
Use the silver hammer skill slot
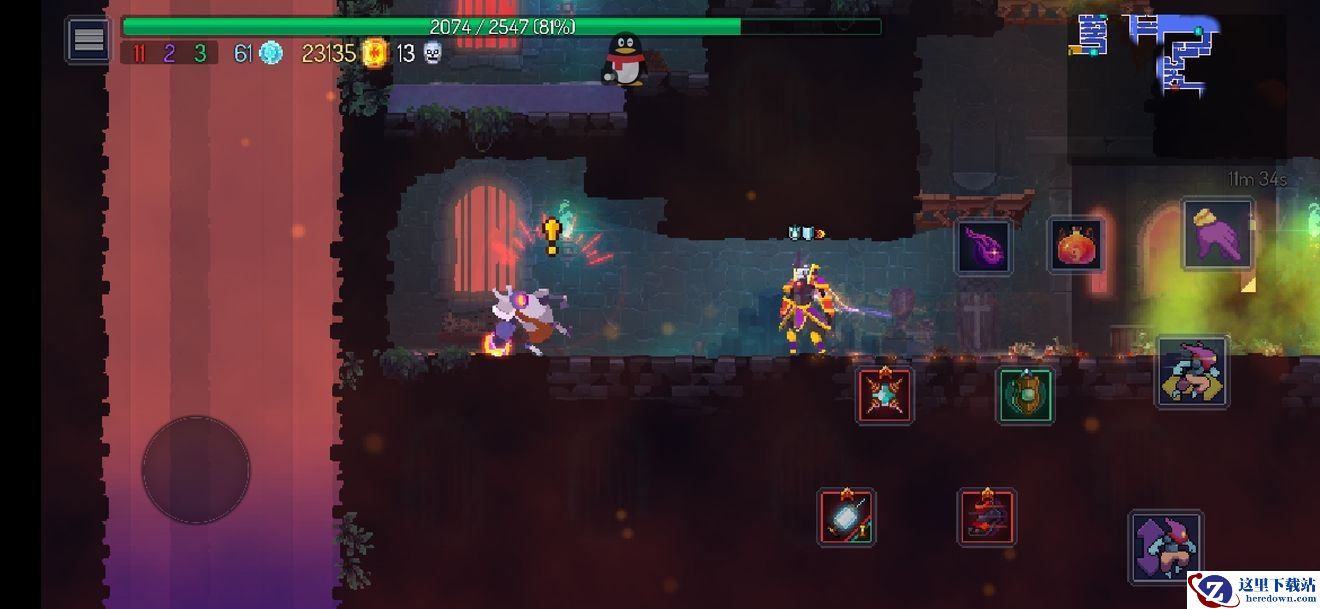847,517
